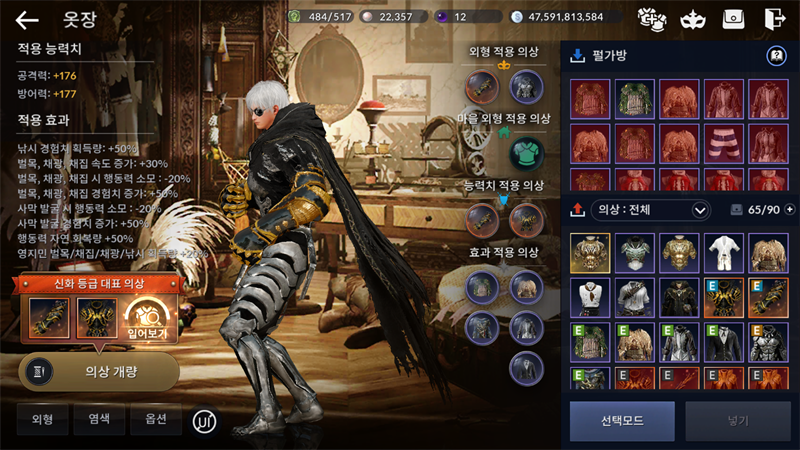Image resolution: width=800 pixels, height=450 pixels.
Task: Go back using the arrow button
Action: 27,19
